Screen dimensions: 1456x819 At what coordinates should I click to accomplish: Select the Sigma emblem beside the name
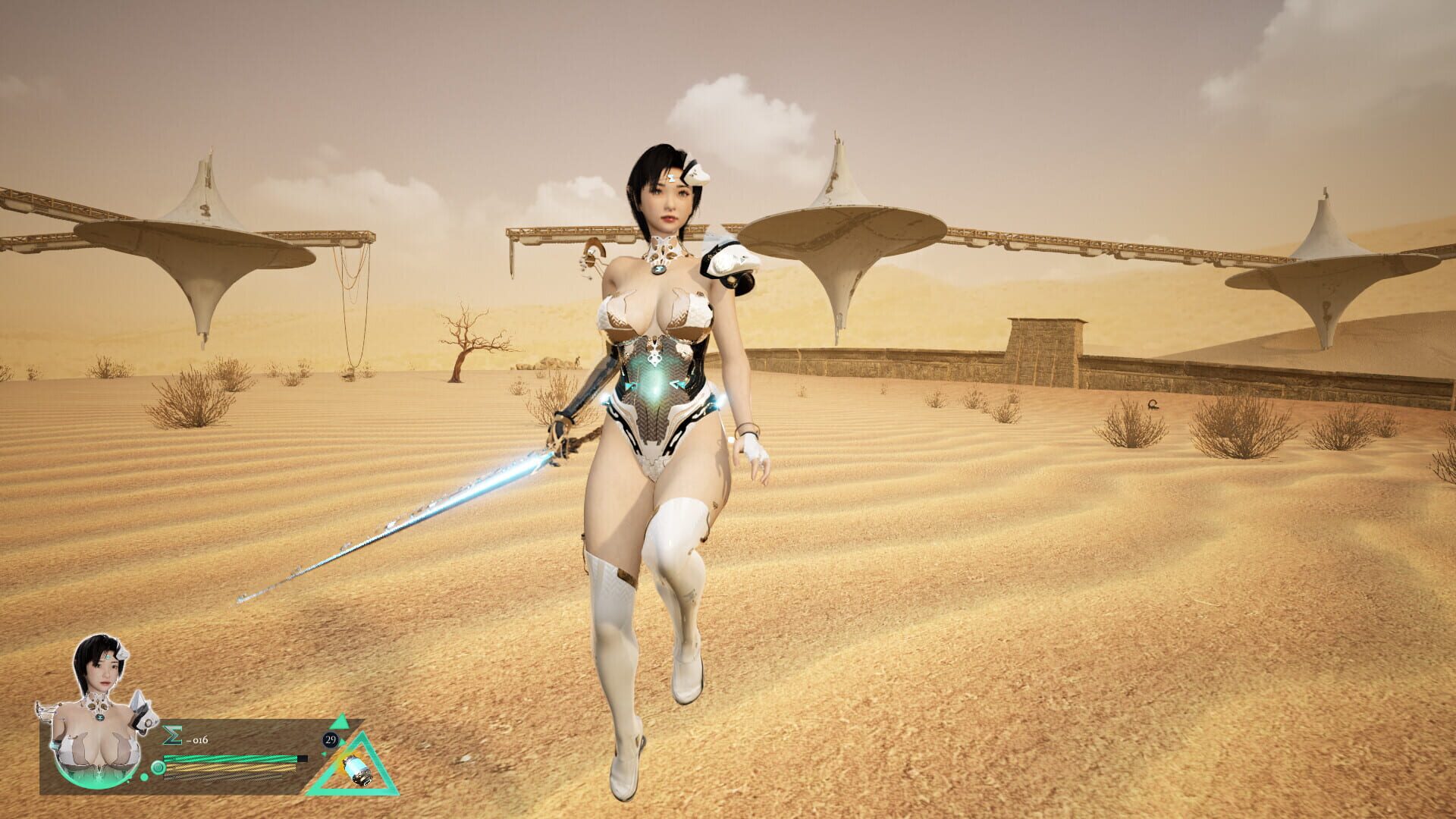[x=172, y=734]
